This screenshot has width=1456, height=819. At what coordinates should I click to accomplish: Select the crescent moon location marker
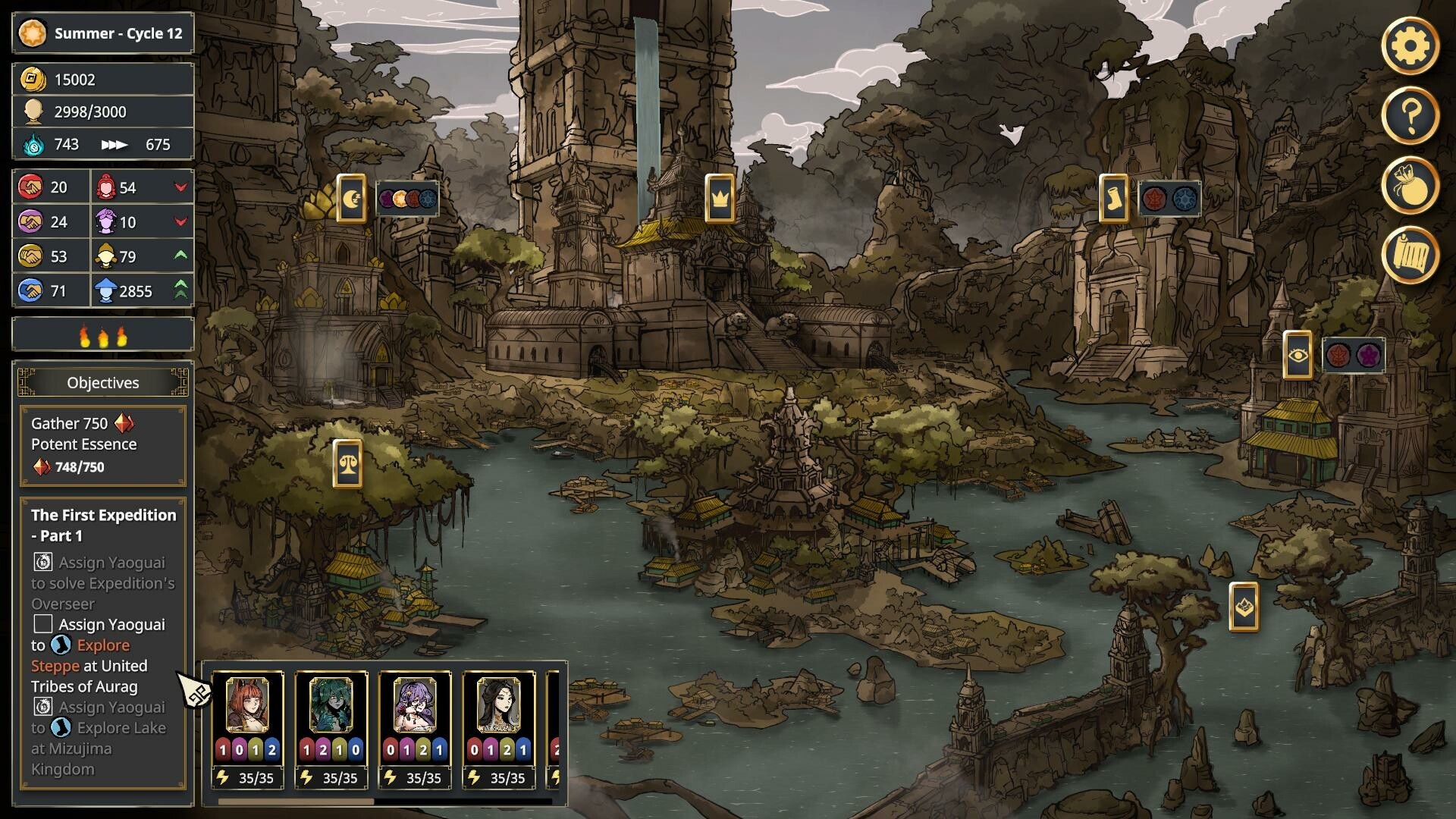click(x=351, y=199)
